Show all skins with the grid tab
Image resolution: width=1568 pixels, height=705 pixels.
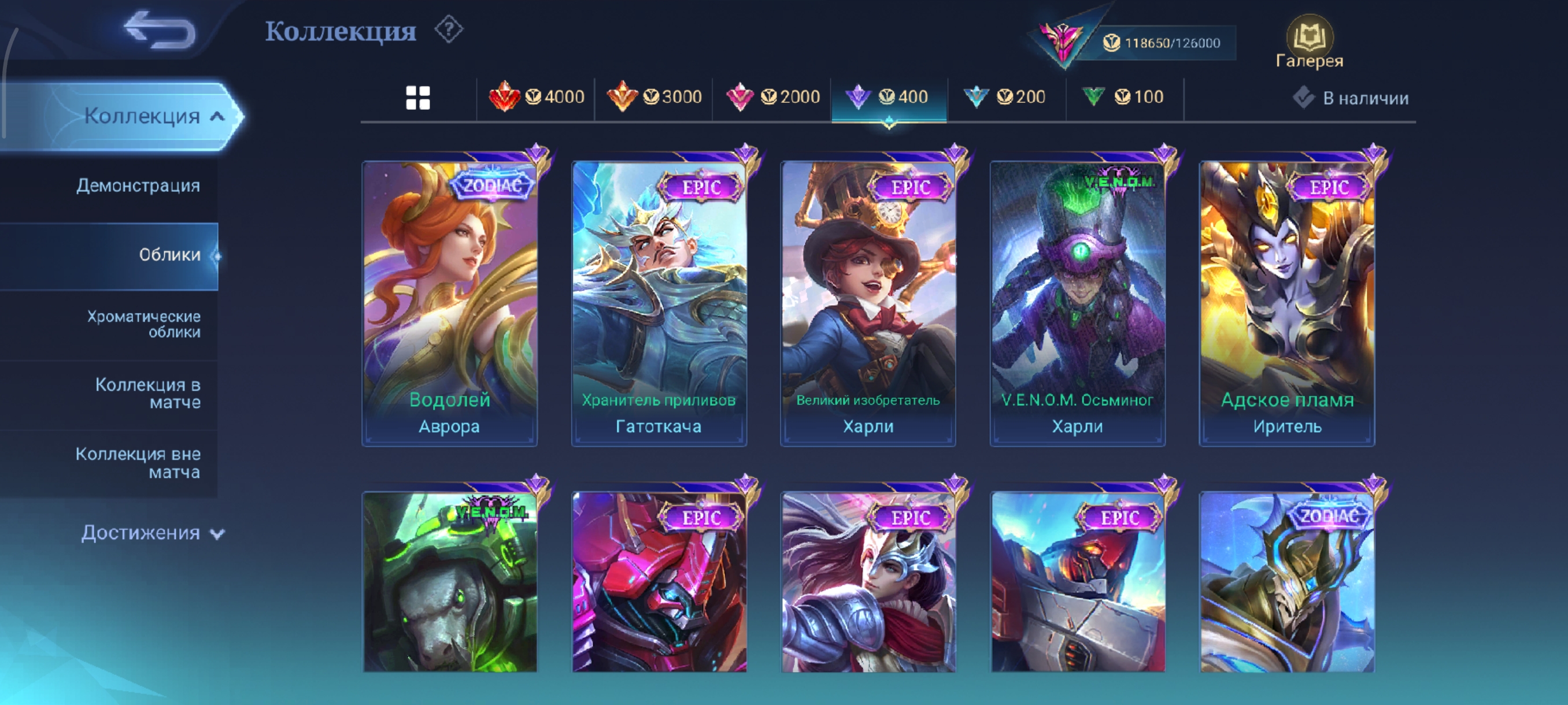point(417,97)
